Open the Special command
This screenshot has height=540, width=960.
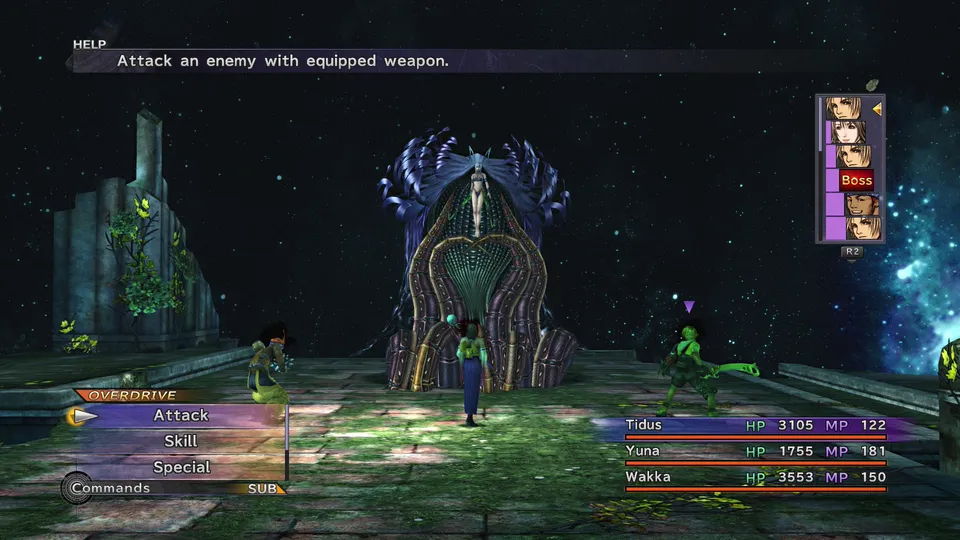pyautogui.click(x=181, y=467)
